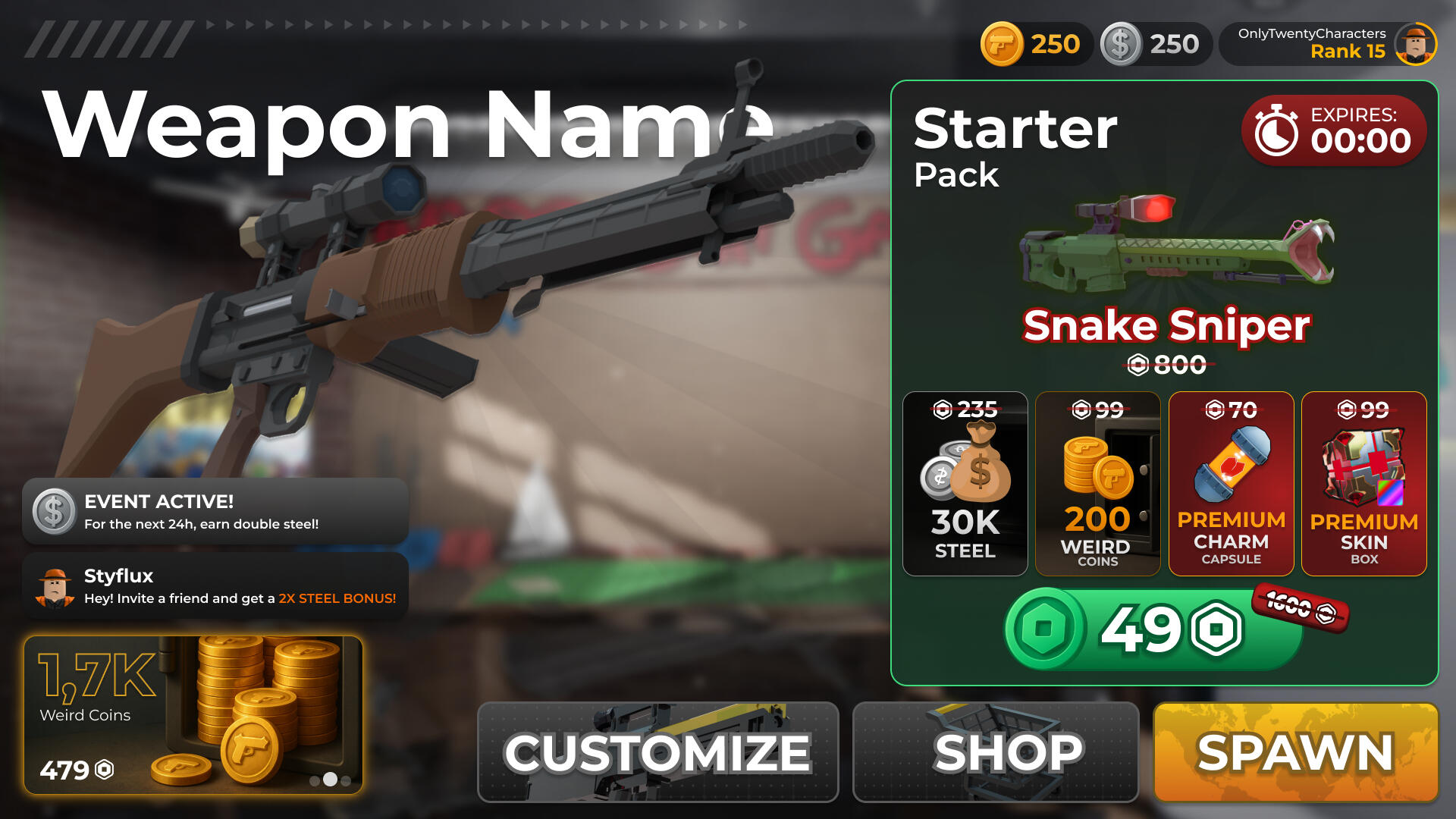This screenshot has height=819, width=1456.
Task: Open the SHOP menu
Action: point(995,752)
